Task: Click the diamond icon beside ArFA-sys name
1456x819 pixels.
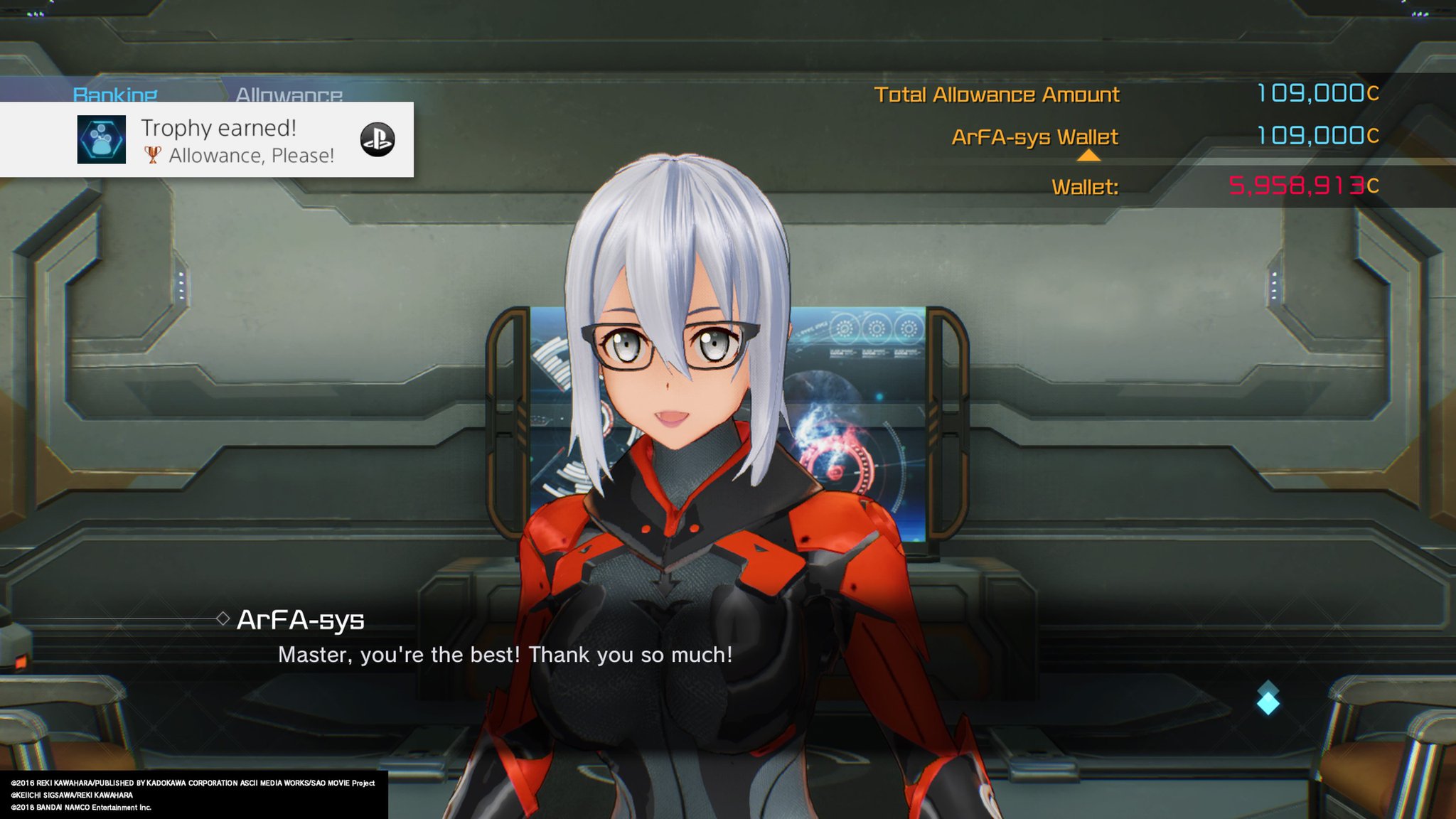Action: (x=220, y=619)
